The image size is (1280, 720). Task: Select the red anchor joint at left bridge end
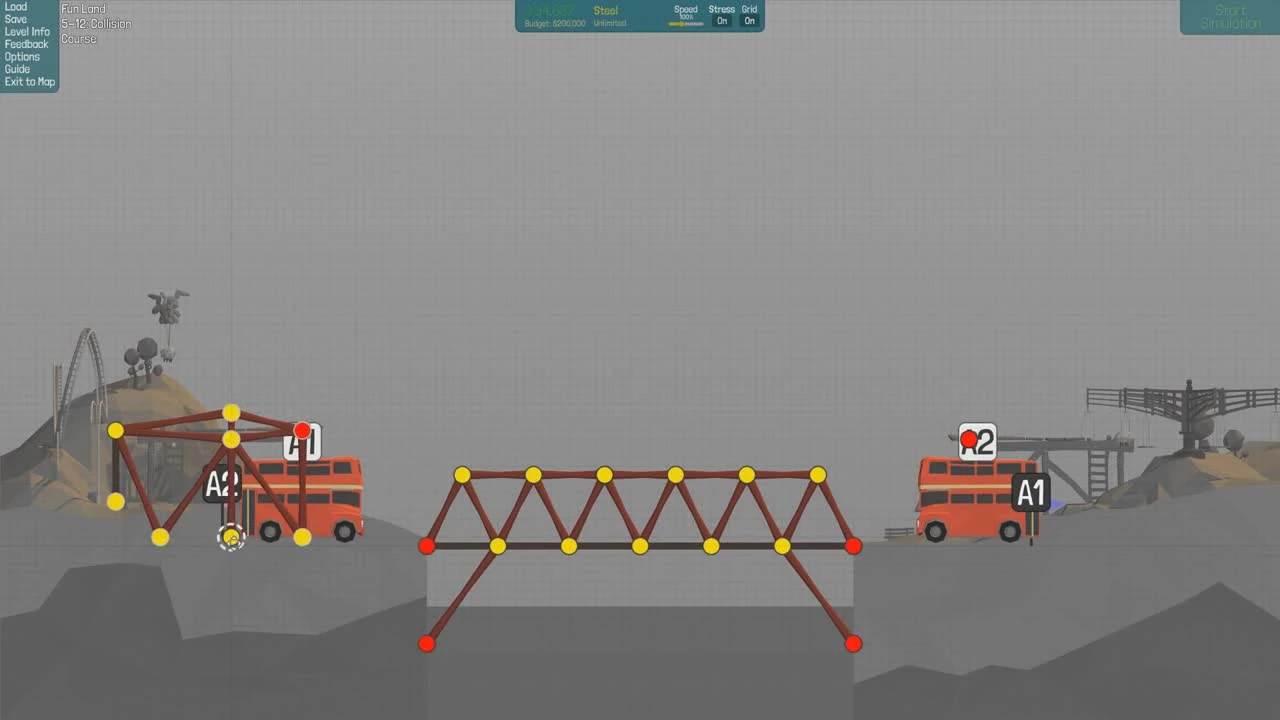pos(428,546)
